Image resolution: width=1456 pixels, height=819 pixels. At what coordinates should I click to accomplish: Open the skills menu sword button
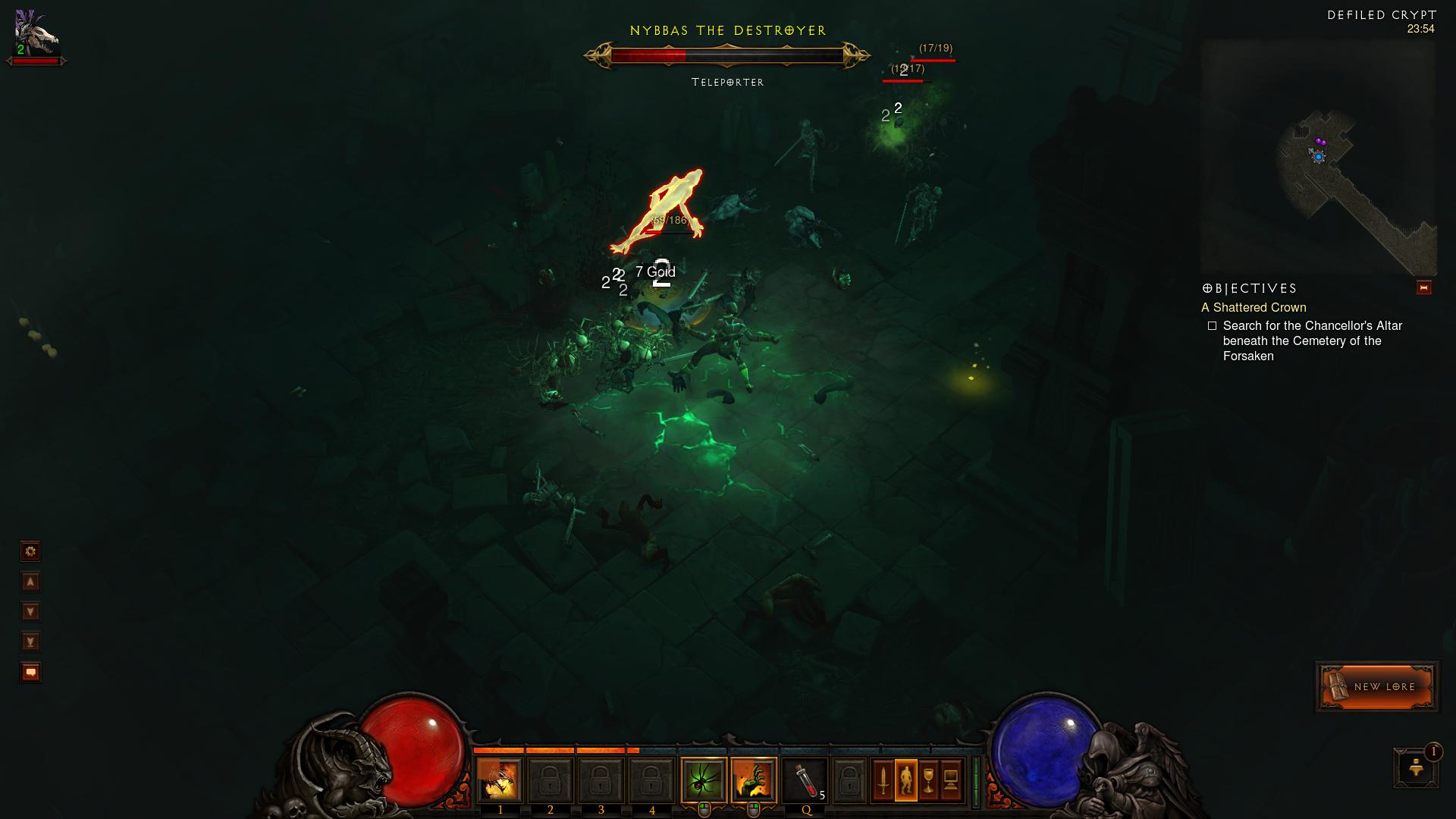click(883, 780)
